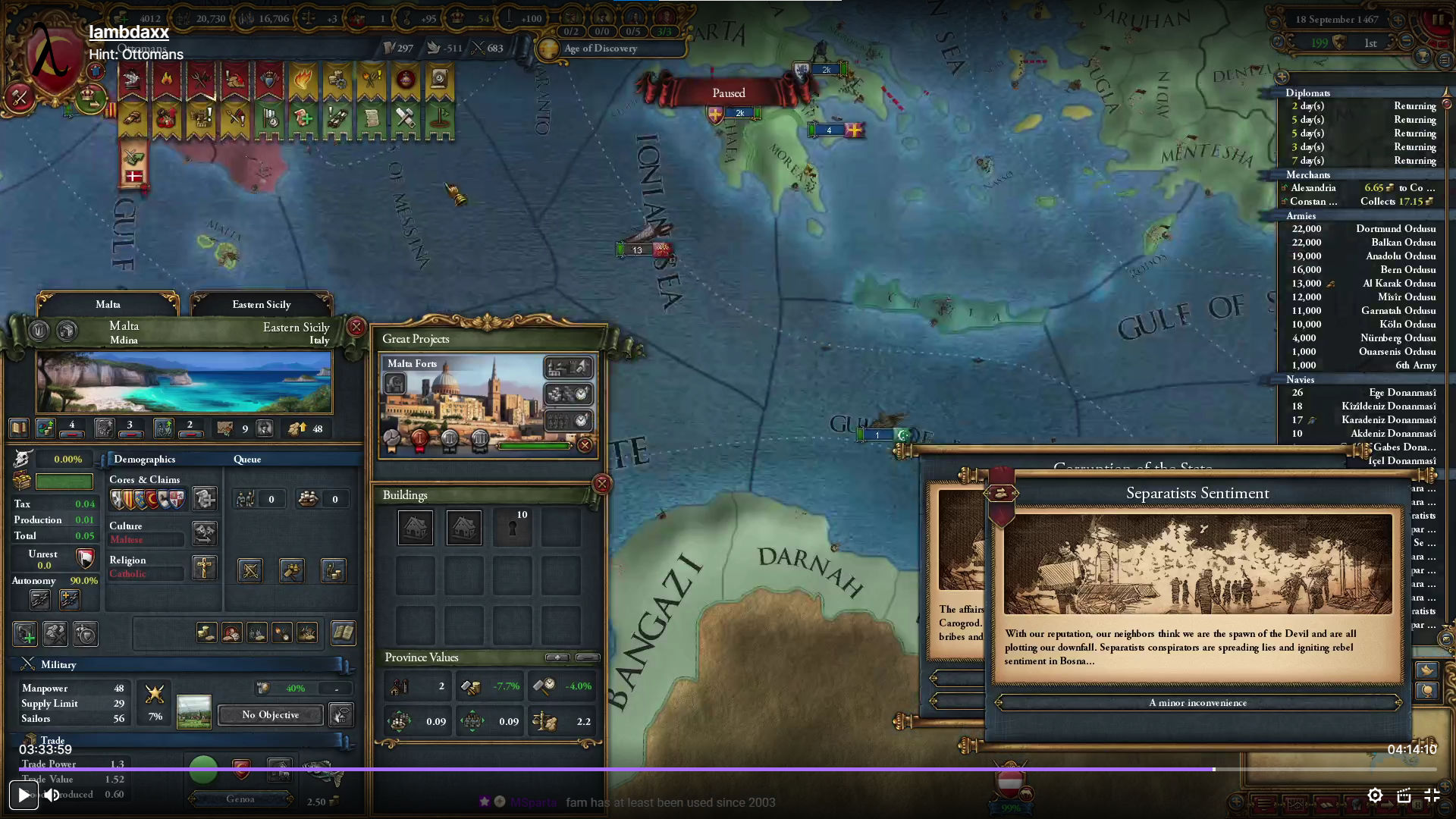Image resolution: width=1456 pixels, height=819 pixels.
Task: Select the Dortmund Ordusu army row
Action: click(1363, 229)
